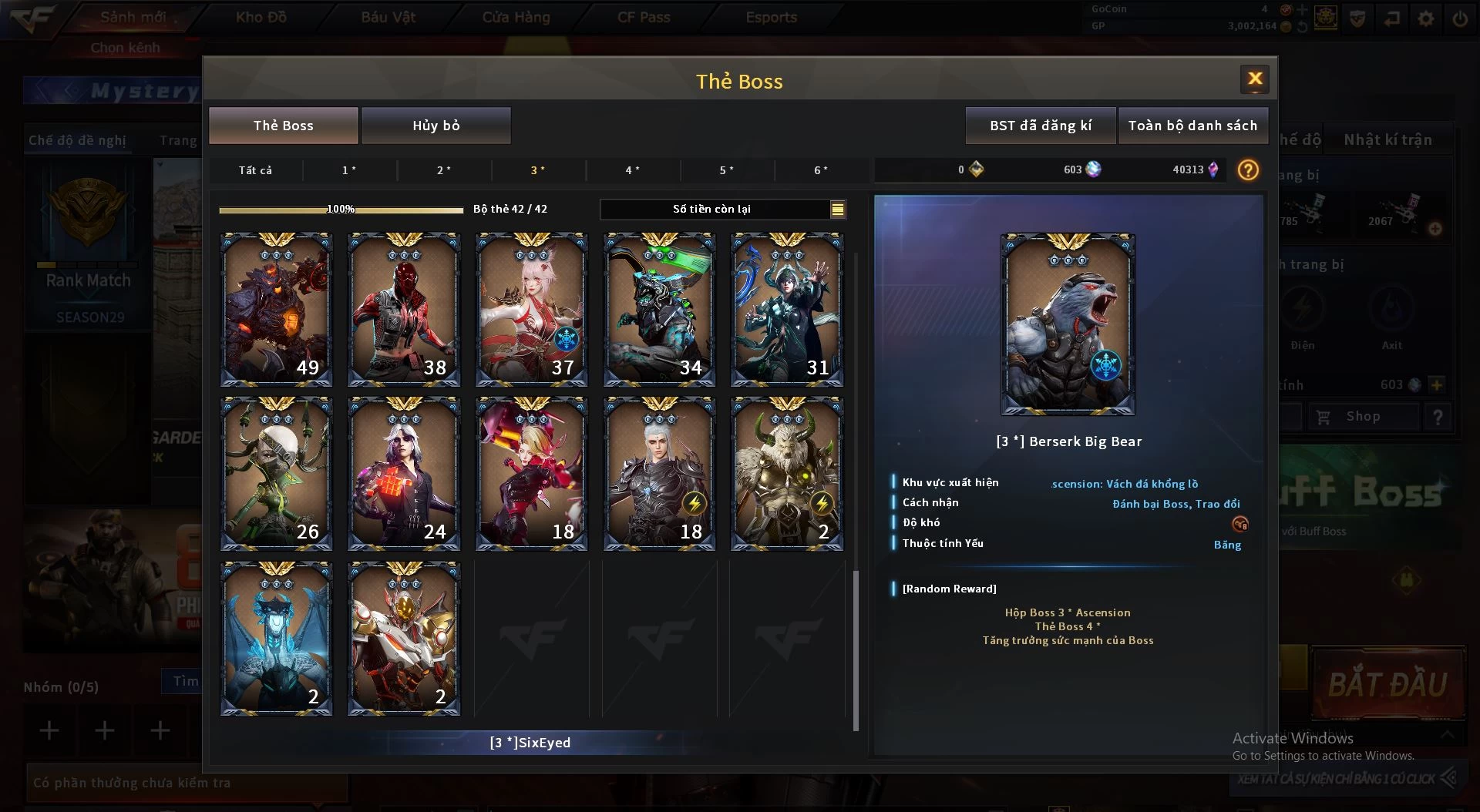Select the 4-star card filter
Screen dimensions: 1480x812
point(632,170)
